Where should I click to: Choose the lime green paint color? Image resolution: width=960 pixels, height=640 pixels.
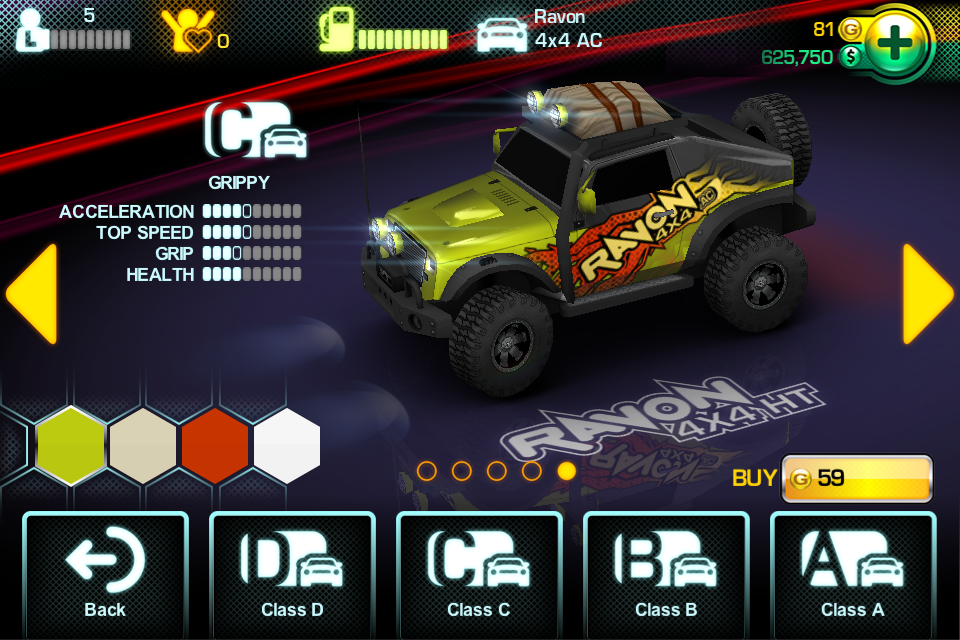pos(71,445)
